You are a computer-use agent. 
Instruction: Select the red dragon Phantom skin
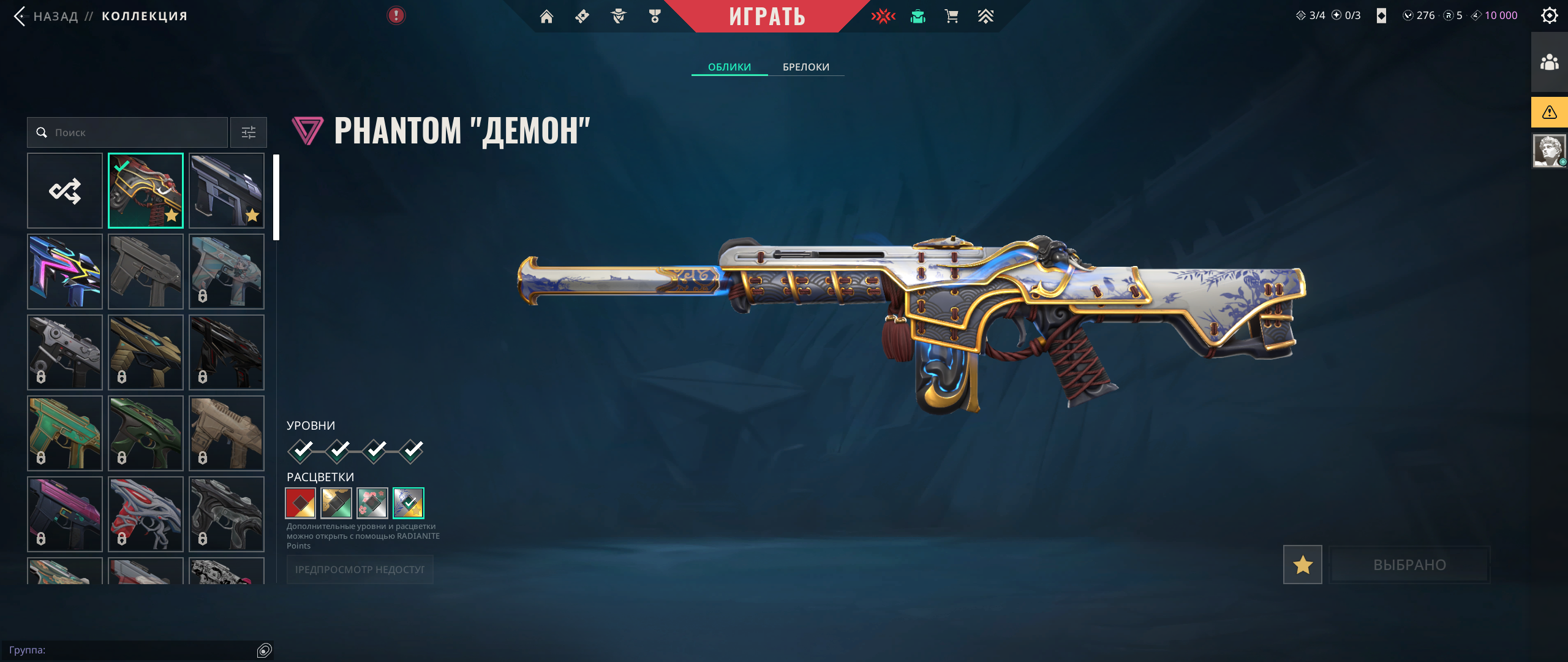(x=146, y=191)
